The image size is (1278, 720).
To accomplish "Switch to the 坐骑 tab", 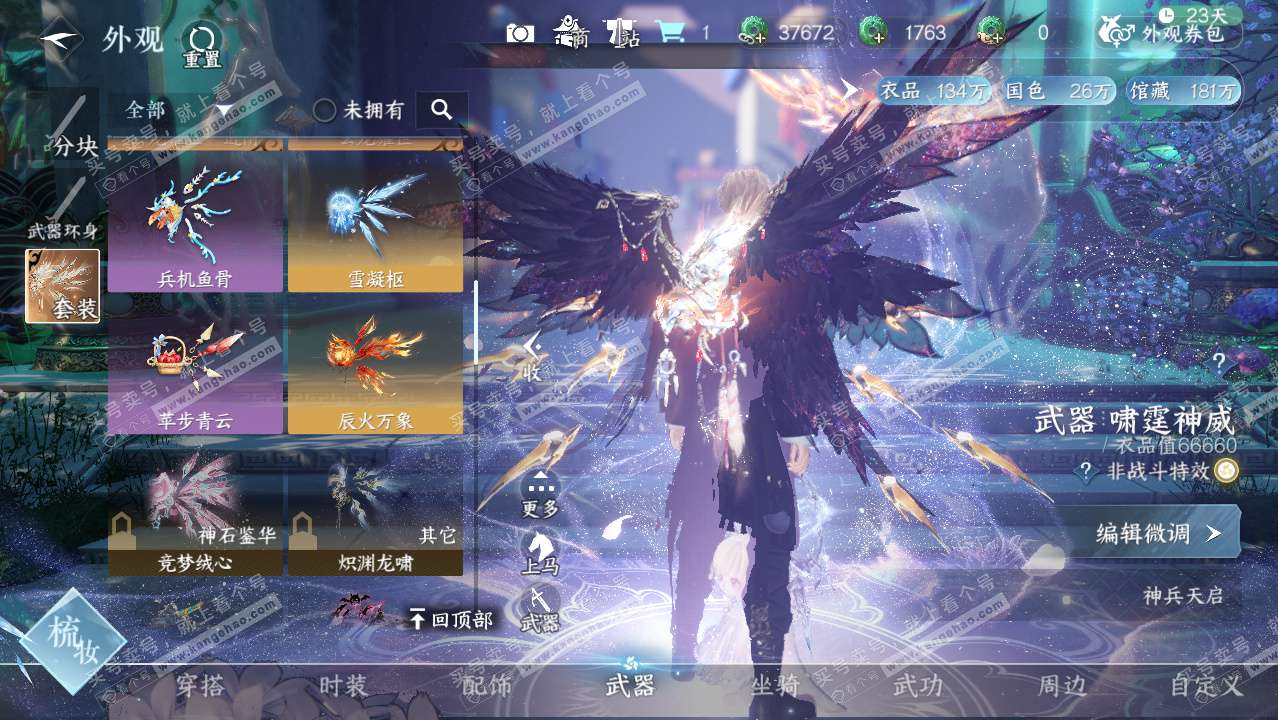I will 775,686.
